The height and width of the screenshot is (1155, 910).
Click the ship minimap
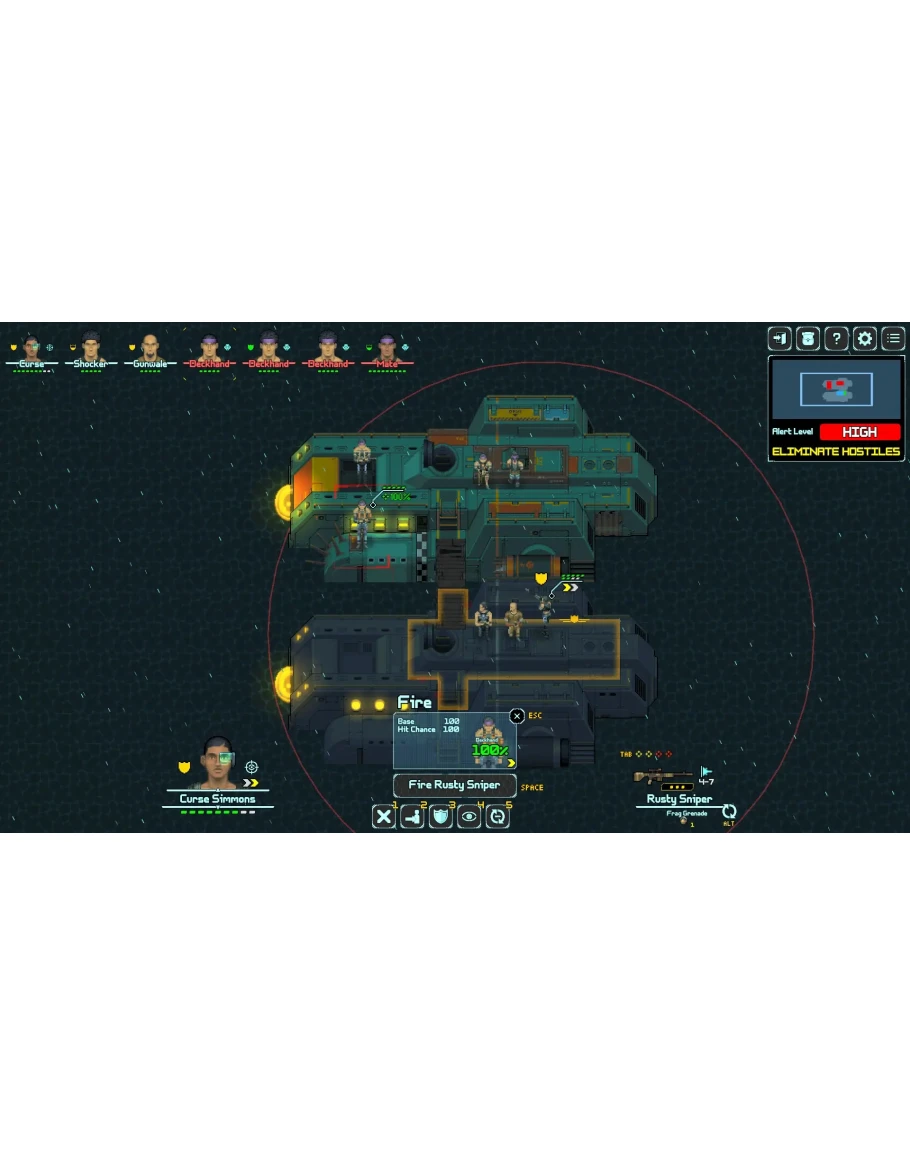(x=836, y=389)
